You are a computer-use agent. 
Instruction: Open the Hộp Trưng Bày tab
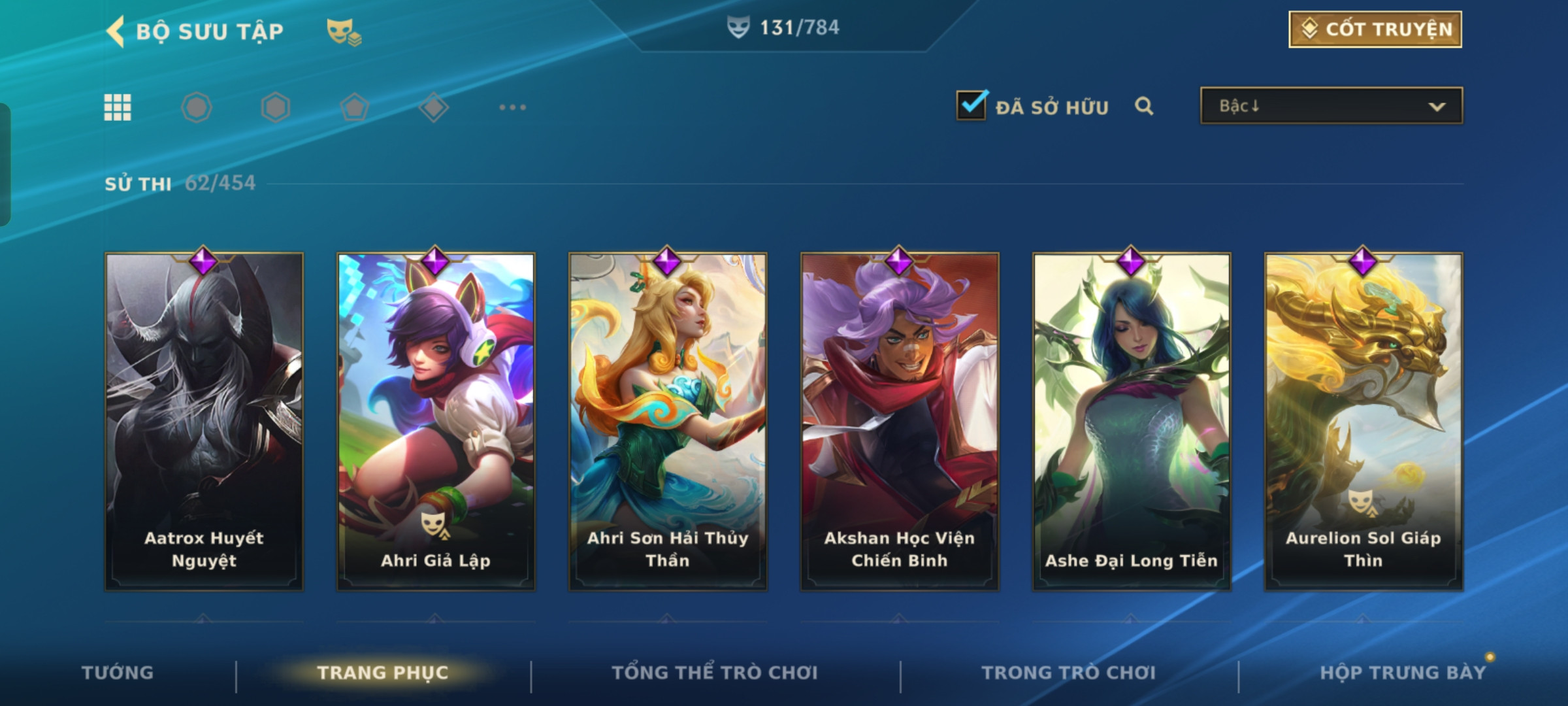click(x=1403, y=673)
